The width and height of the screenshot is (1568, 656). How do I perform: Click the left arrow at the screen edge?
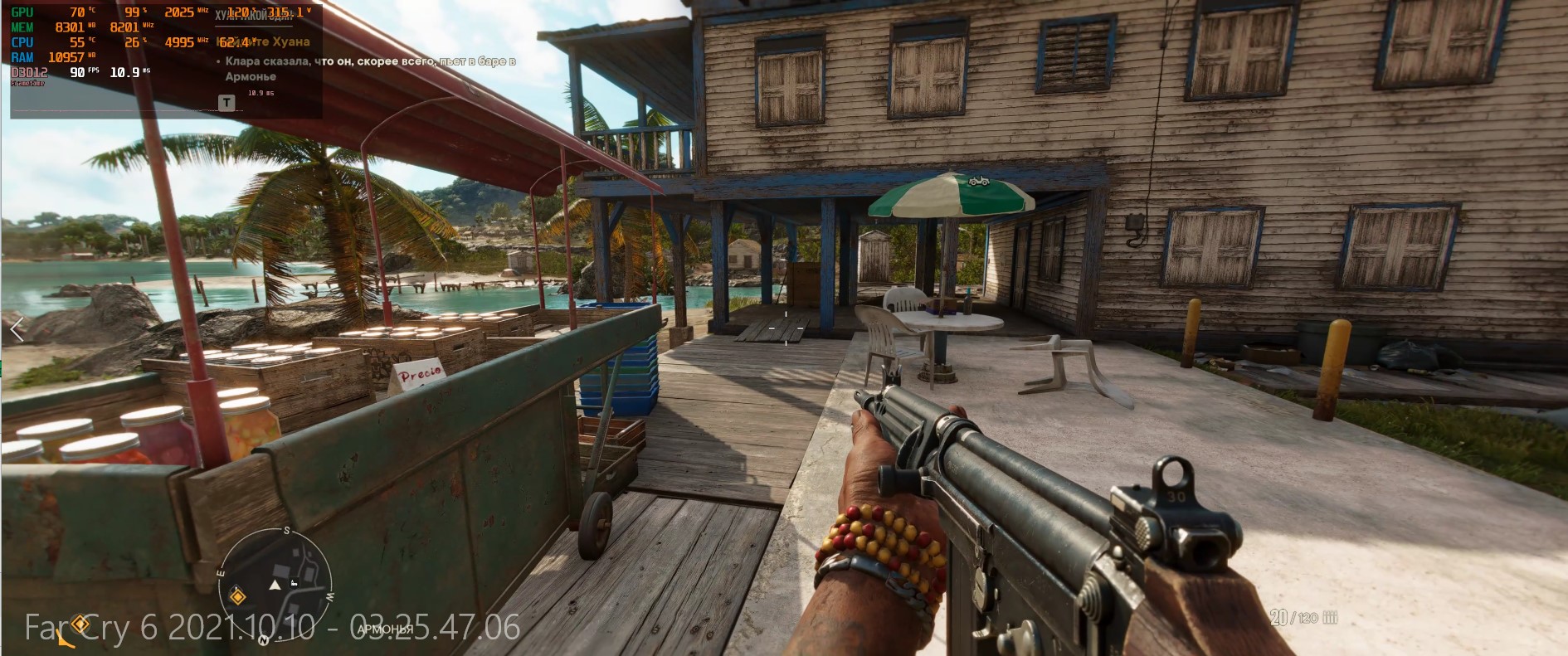click(x=16, y=330)
